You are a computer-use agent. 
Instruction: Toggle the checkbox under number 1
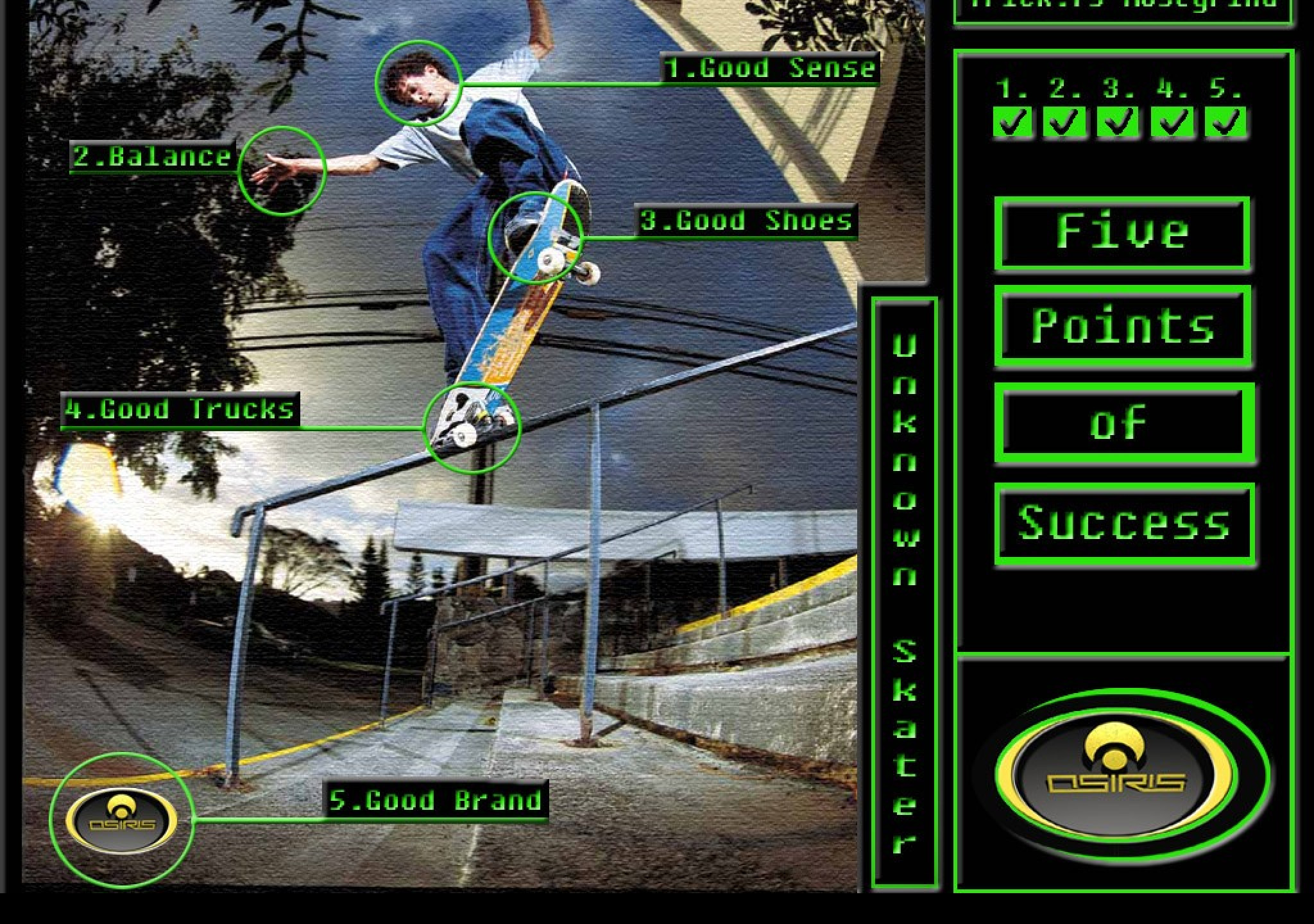1012,122
